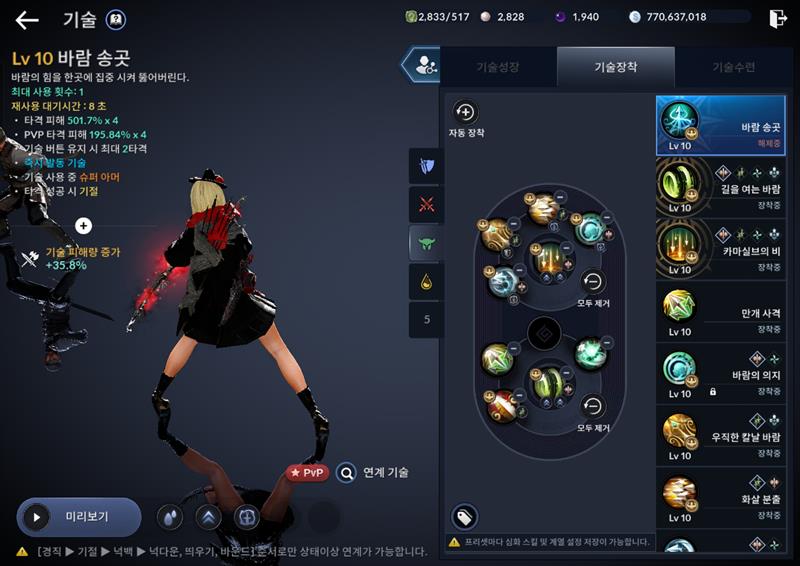This screenshot has height=566, width=800.
Task: Choose the 우직한 칼날 바람 skill
Action: click(x=720, y=436)
